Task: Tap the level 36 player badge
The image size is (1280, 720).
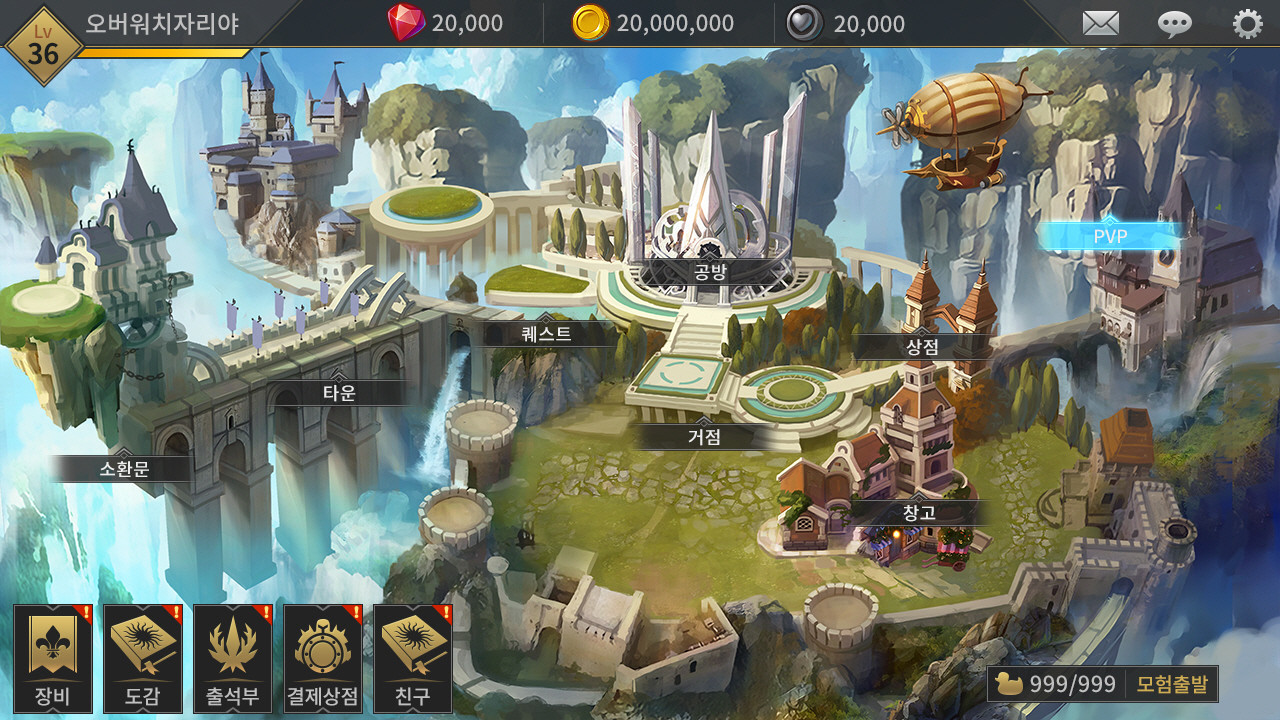Action: click(x=42, y=46)
